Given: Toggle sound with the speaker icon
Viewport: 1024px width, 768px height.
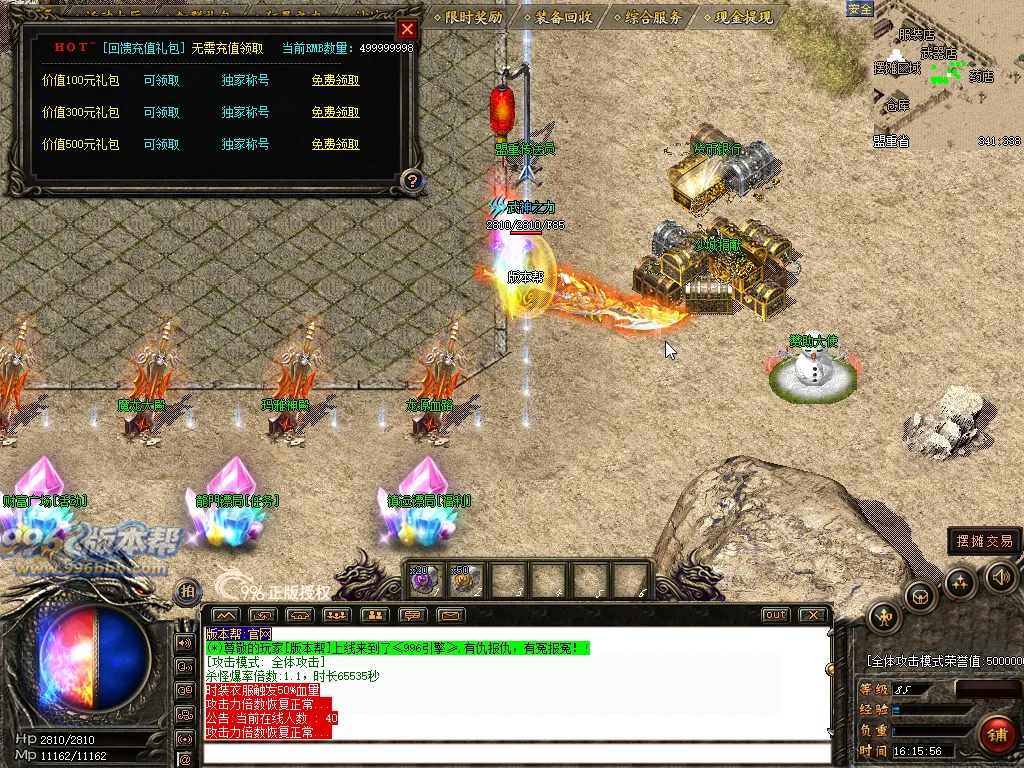Looking at the screenshot, I should (x=1001, y=576).
